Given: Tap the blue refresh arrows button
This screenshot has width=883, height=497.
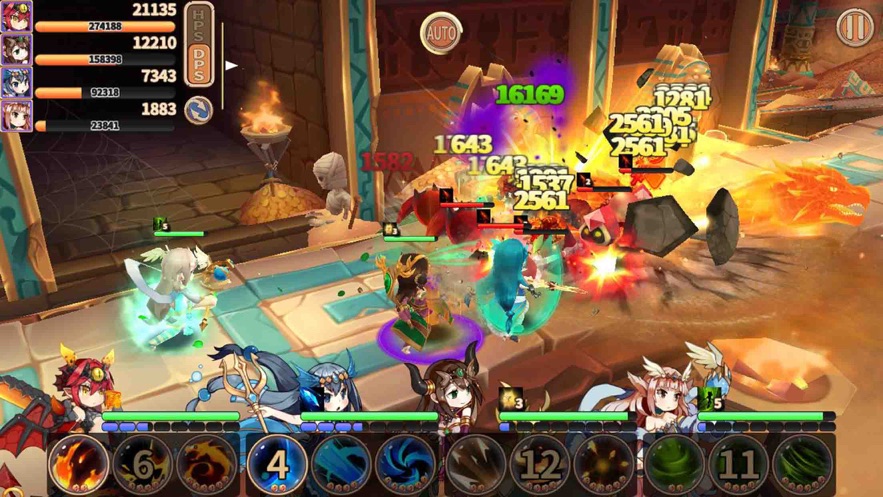Looking at the screenshot, I should [199, 110].
